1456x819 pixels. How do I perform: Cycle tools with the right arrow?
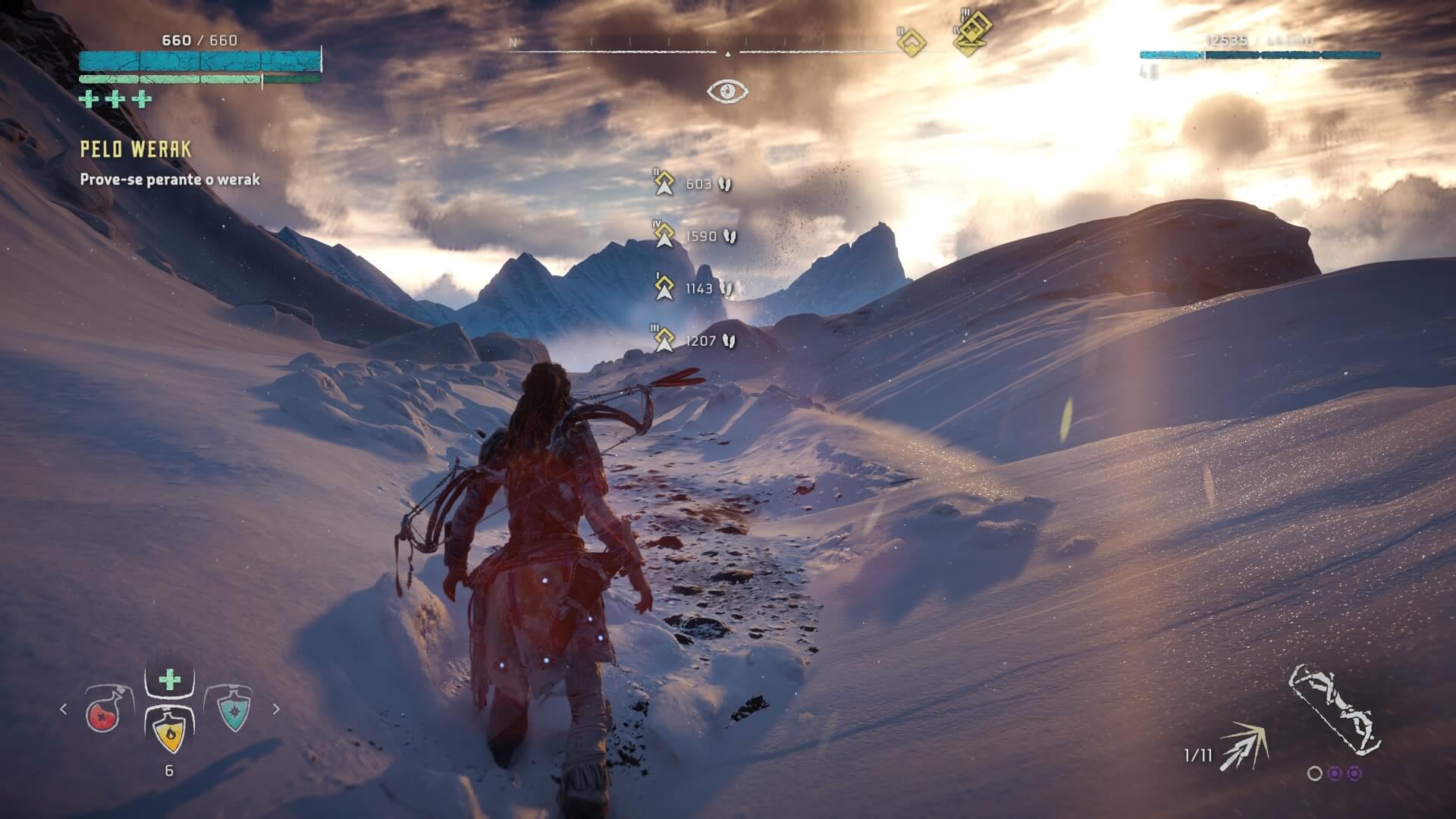tap(276, 709)
